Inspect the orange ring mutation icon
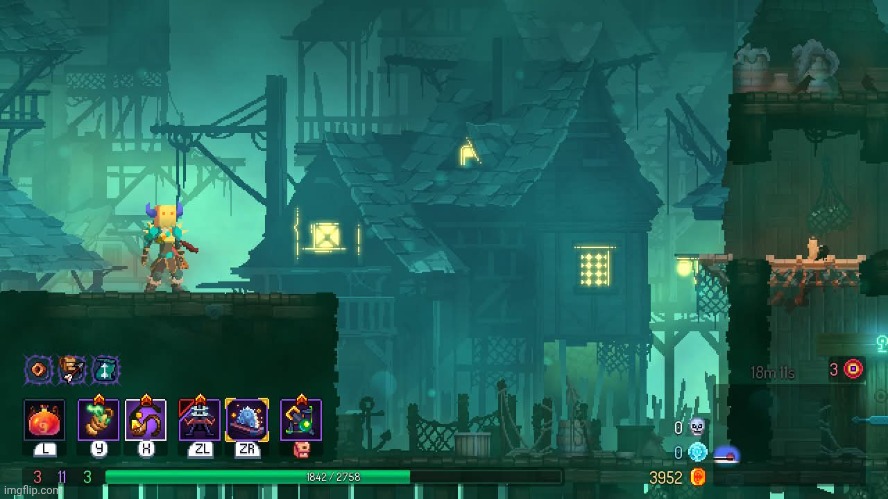The image size is (888, 499). [37, 368]
